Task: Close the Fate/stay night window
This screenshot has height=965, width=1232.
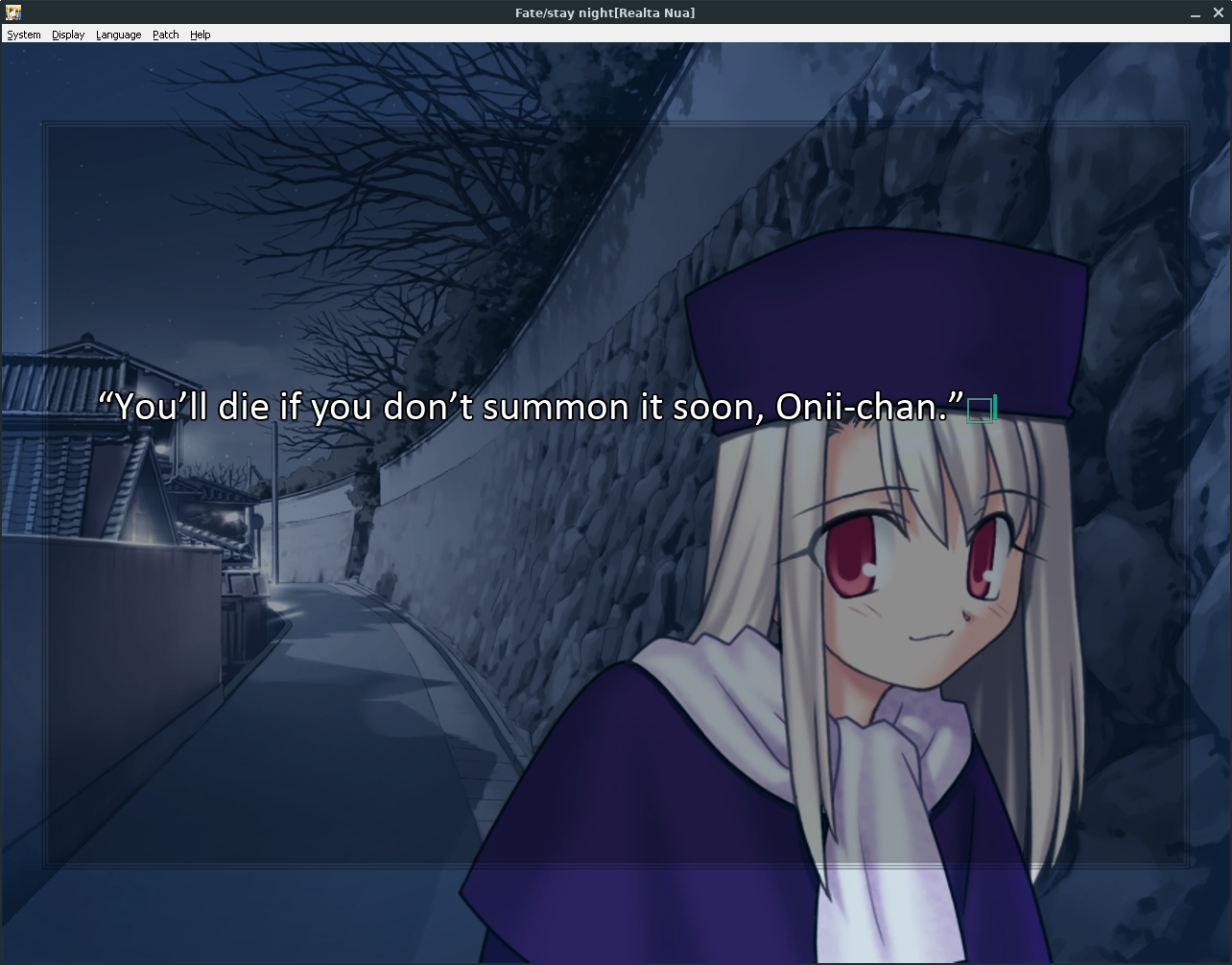Action: pos(1219,13)
